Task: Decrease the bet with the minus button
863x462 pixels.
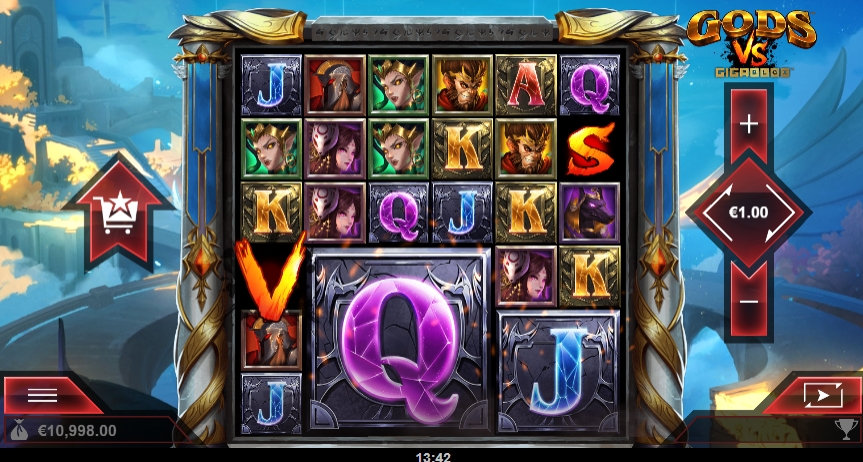Action: coord(748,300)
